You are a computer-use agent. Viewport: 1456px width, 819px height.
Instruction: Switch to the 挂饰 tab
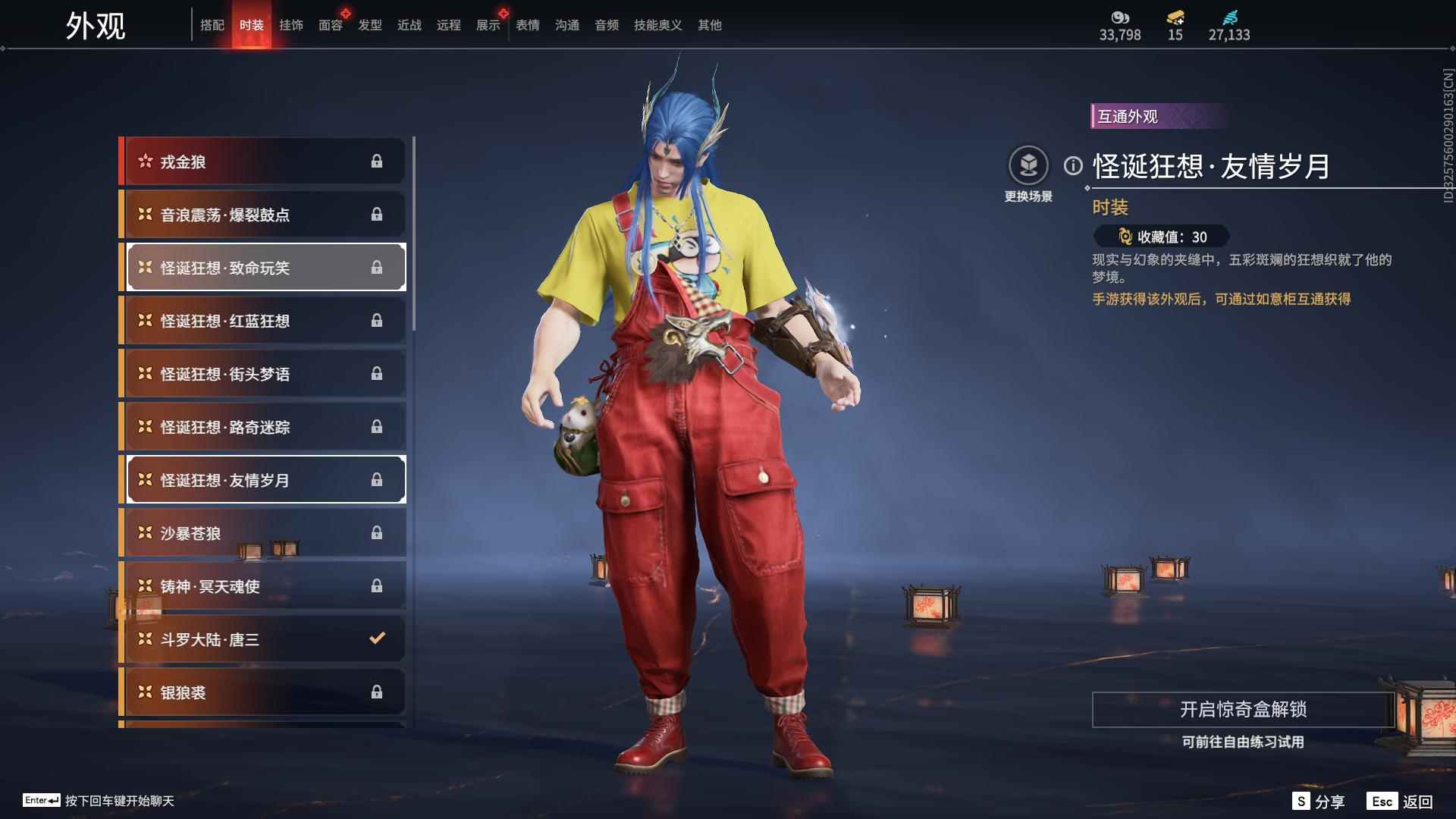tap(291, 24)
